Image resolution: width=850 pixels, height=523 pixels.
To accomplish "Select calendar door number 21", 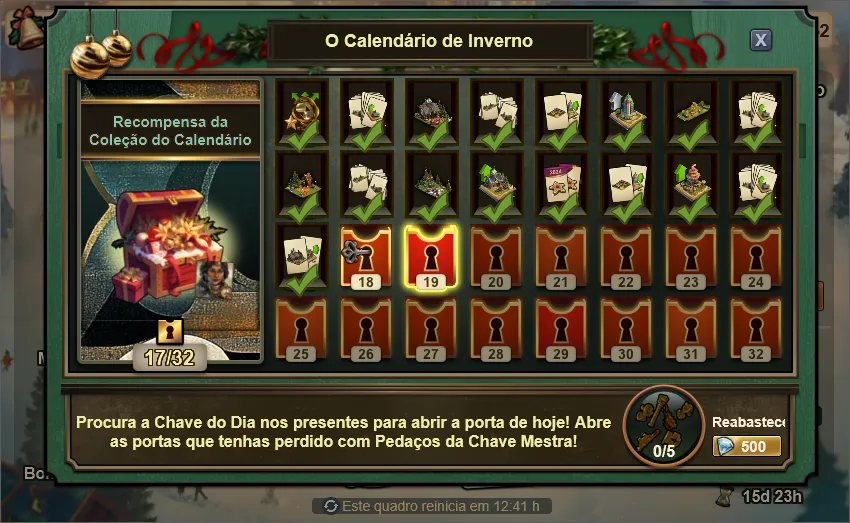I will pos(561,254).
